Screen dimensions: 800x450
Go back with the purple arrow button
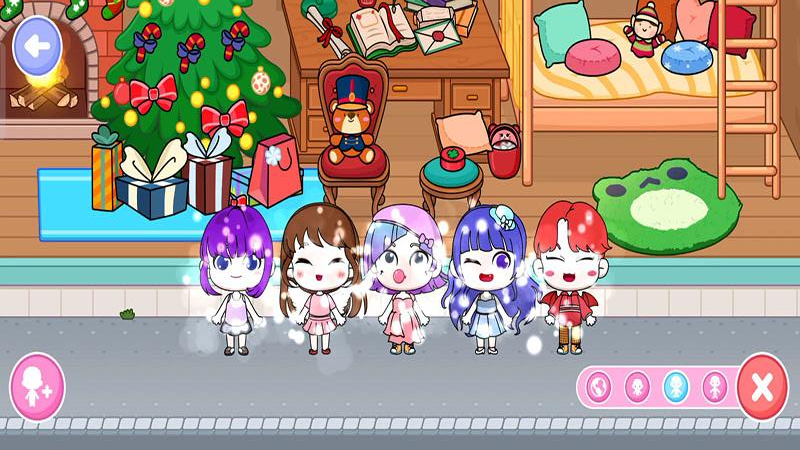(37, 46)
